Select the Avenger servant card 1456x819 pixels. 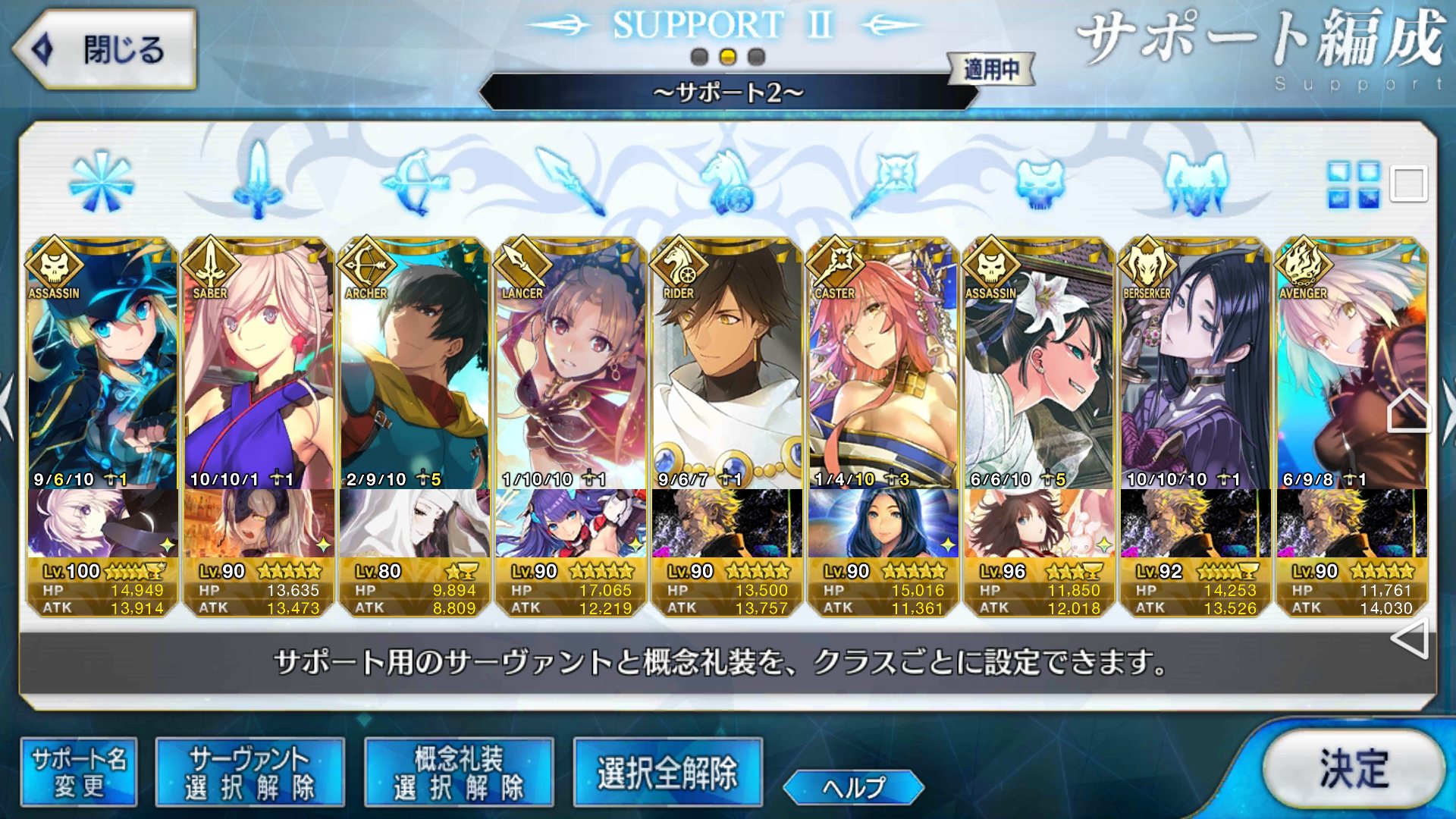1352,364
